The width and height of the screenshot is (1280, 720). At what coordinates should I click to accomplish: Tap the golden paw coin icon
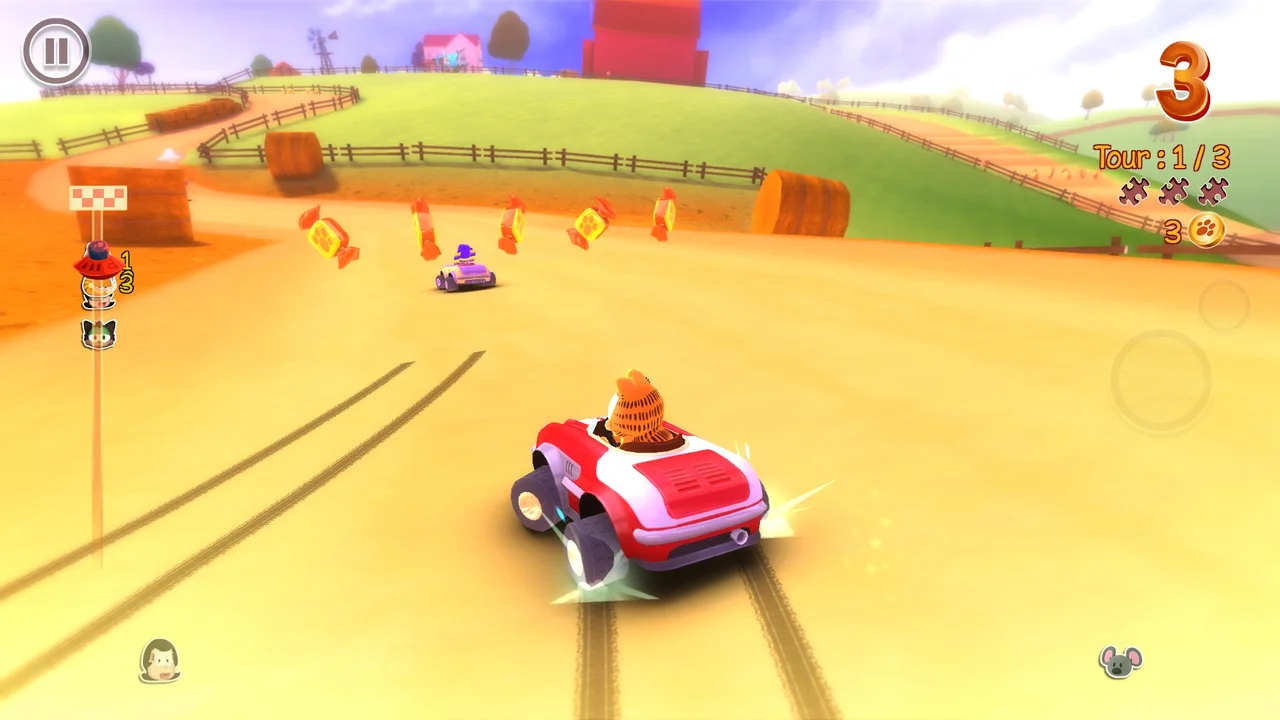click(1205, 230)
